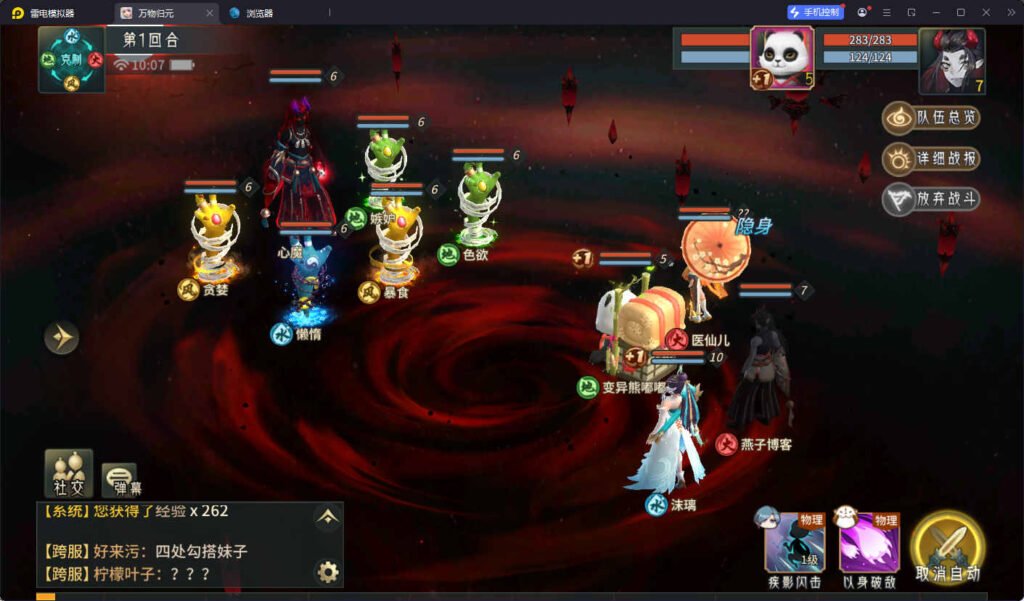This screenshot has height=601, width=1024.
Task: Show the 详细战报 battle report
Action: point(931,159)
